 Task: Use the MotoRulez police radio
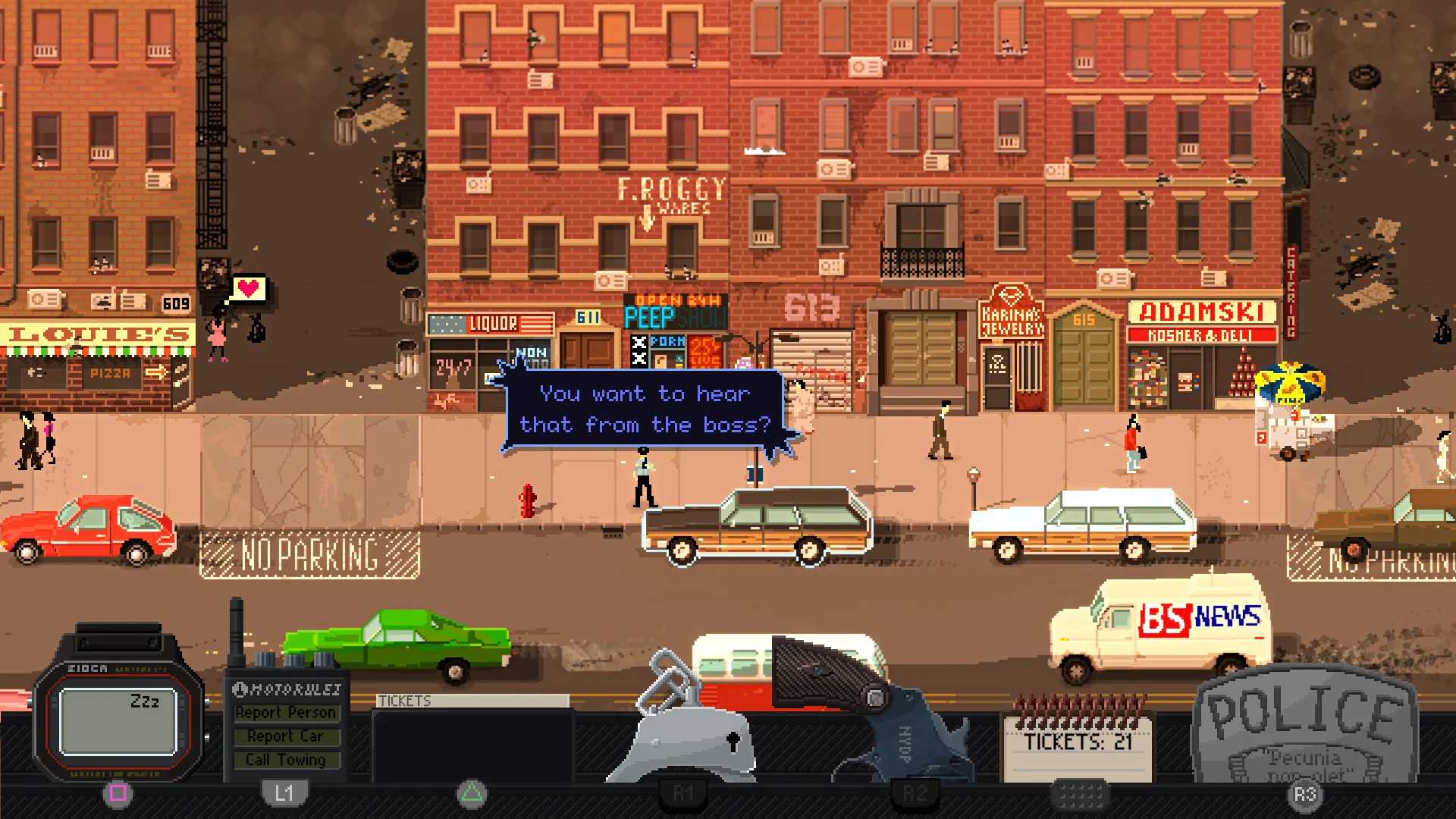click(x=287, y=690)
